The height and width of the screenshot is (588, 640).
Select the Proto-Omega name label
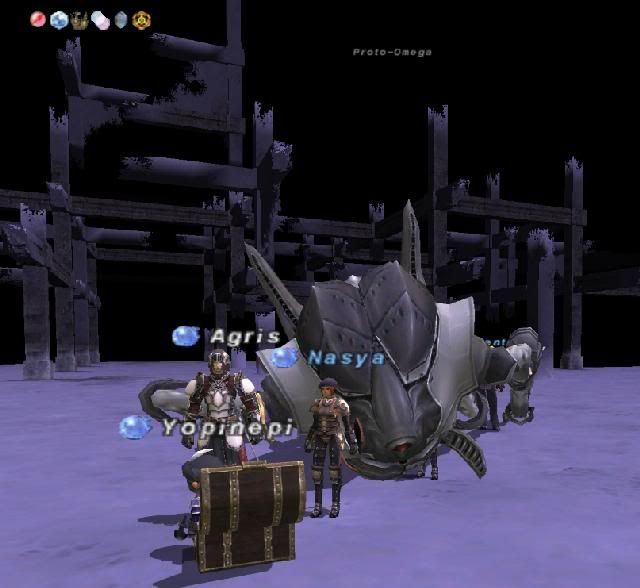[x=392, y=52]
